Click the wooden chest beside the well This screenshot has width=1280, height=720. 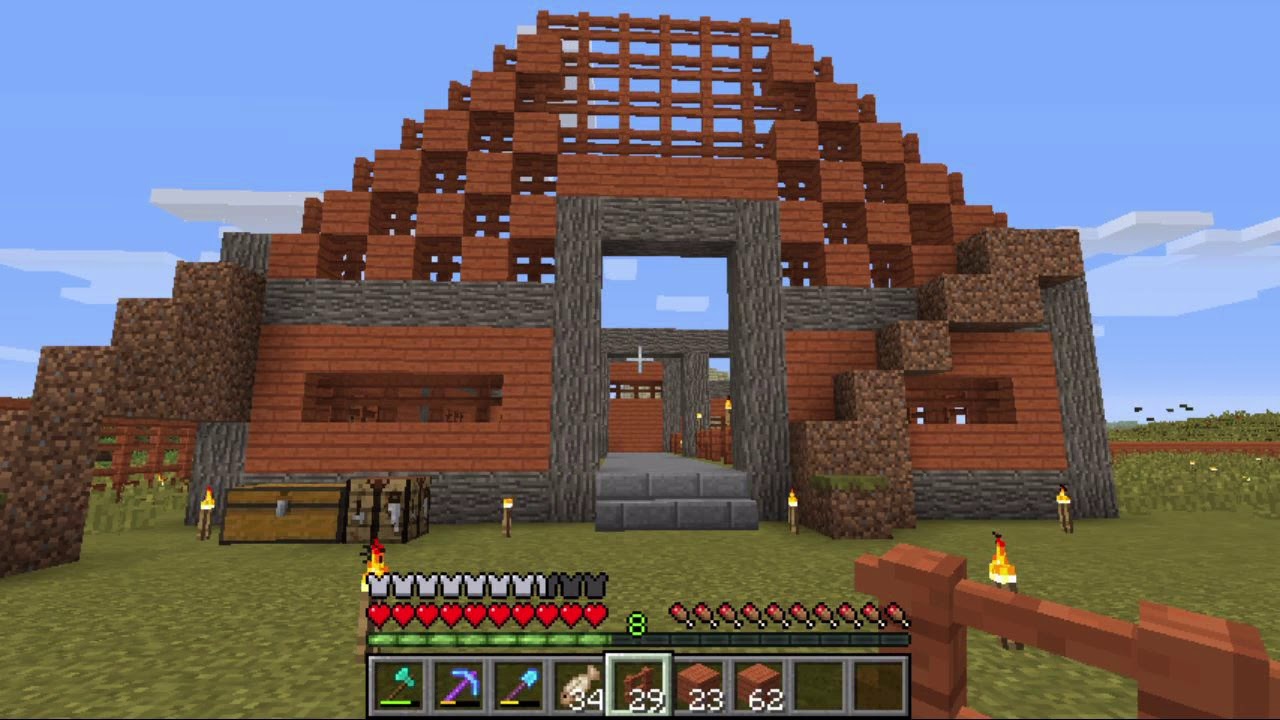coord(282,513)
